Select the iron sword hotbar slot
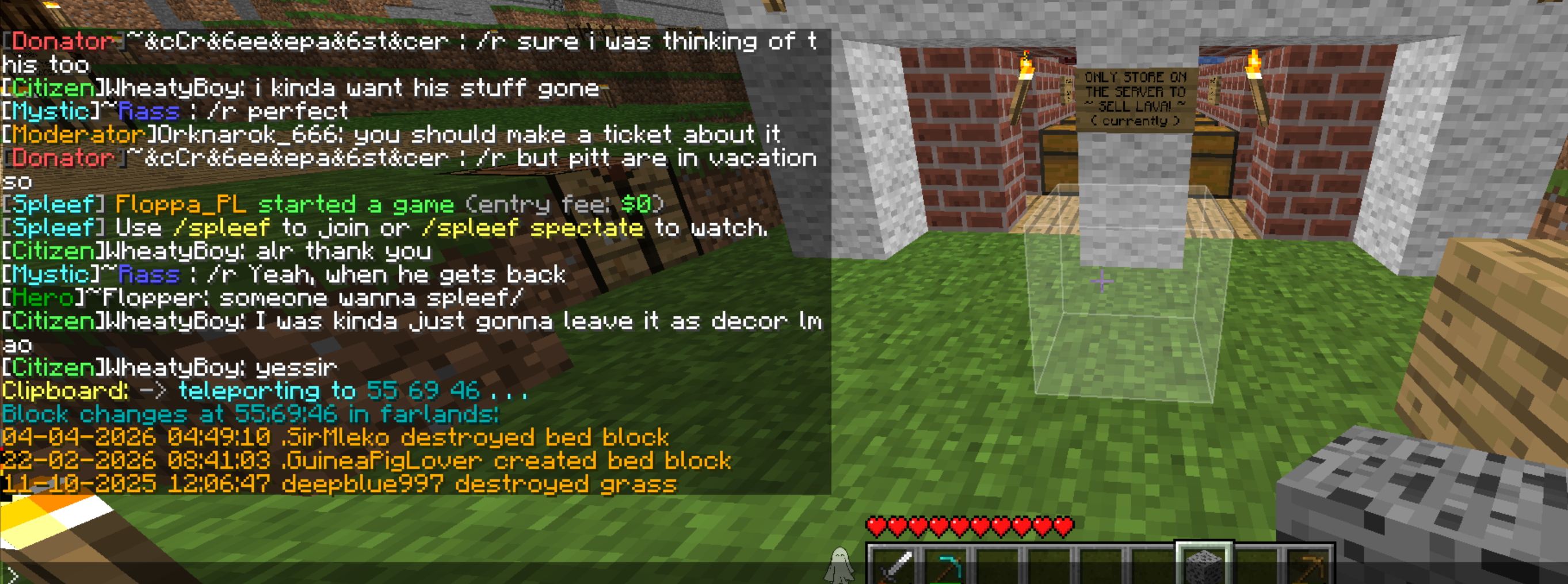Screen dimensions: 1568x584 [x=894, y=566]
